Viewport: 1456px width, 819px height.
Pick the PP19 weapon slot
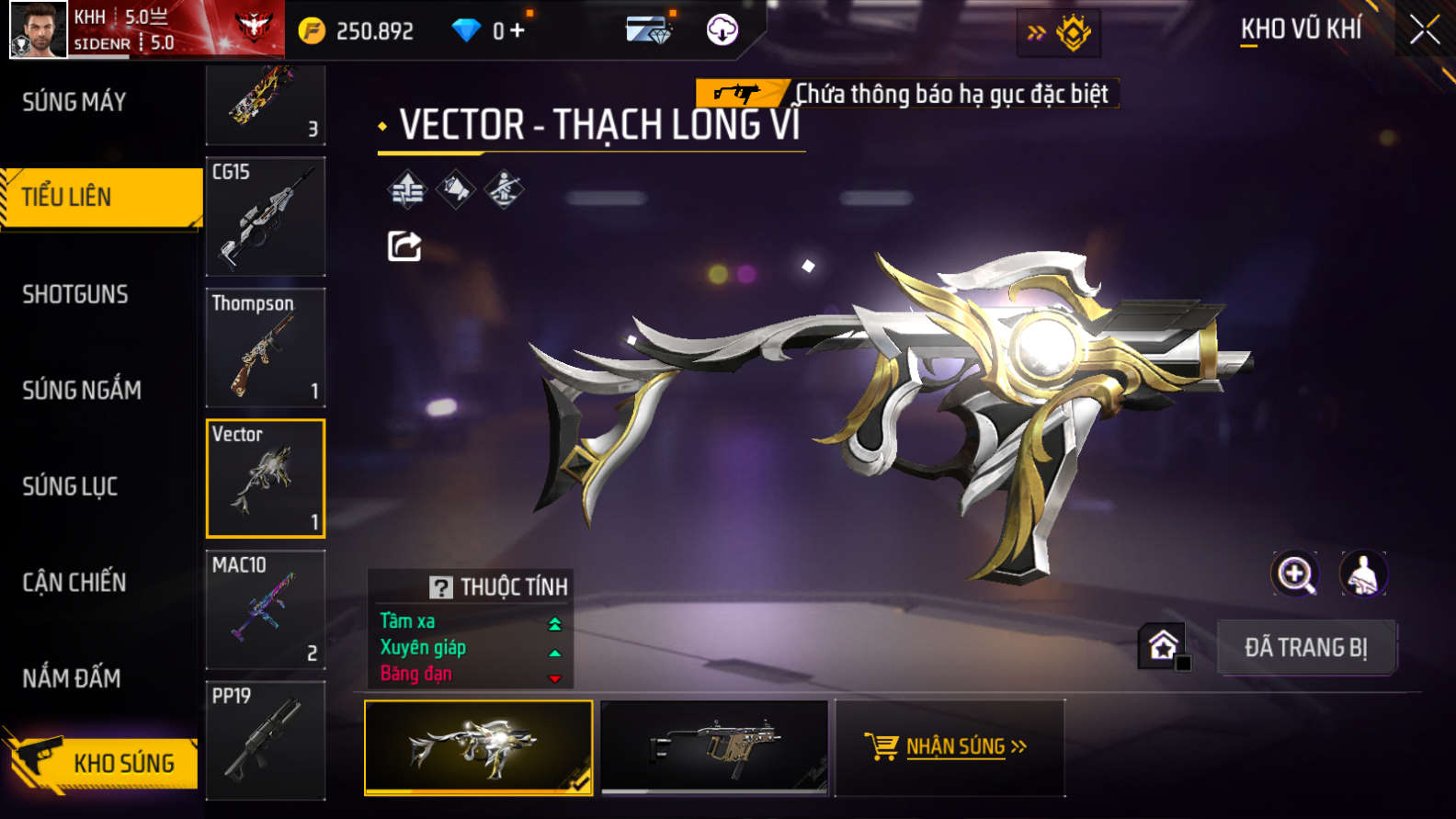point(266,740)
